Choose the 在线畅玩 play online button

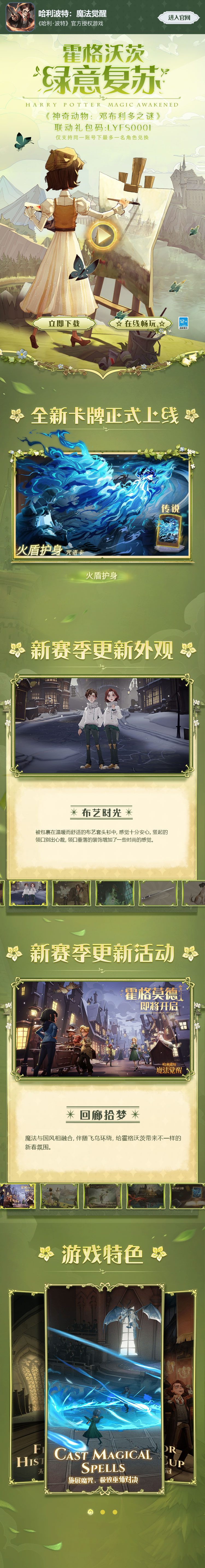coord(140,324)
